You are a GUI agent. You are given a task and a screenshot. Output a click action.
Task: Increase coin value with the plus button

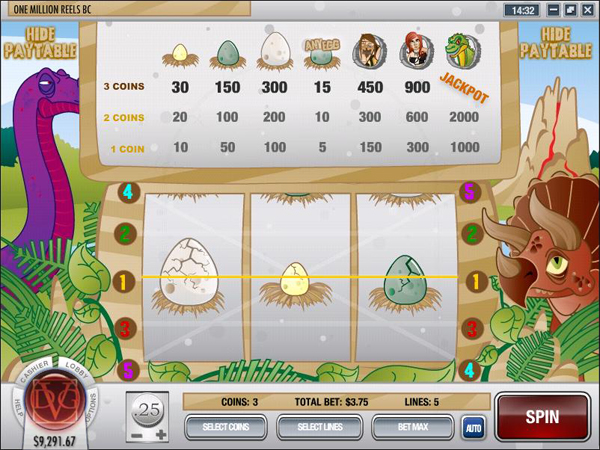(161, 435)
